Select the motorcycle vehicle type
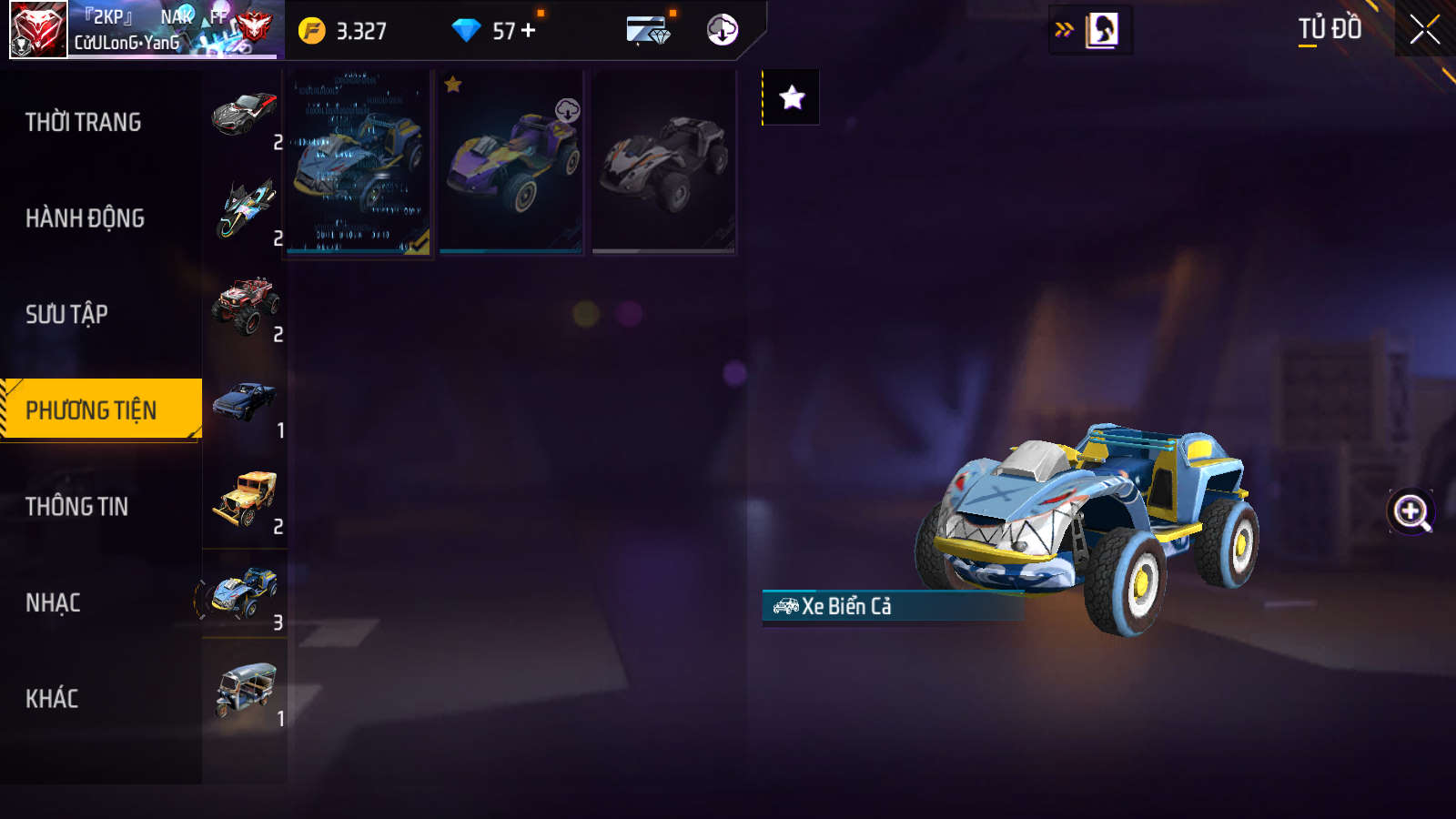The image size is (1456, 819). click(x=244, y=210)
